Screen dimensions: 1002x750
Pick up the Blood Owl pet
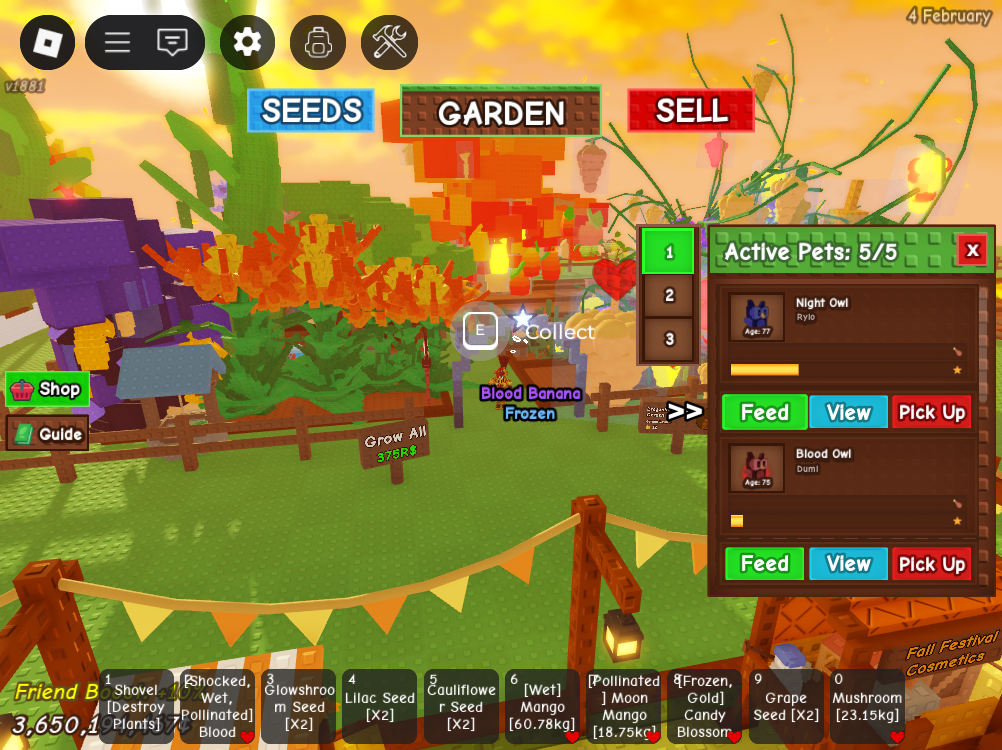(x=931, y=564)
